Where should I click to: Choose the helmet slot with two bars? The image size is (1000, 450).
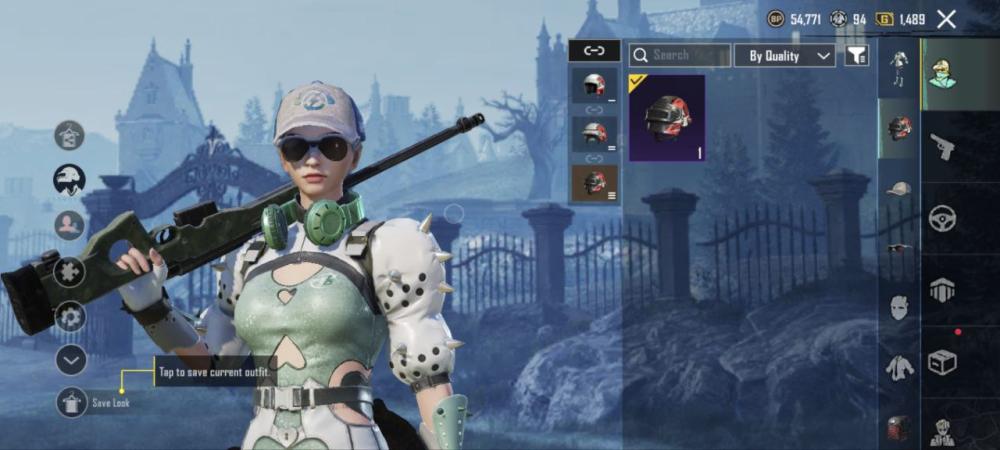tap(594, 133)
